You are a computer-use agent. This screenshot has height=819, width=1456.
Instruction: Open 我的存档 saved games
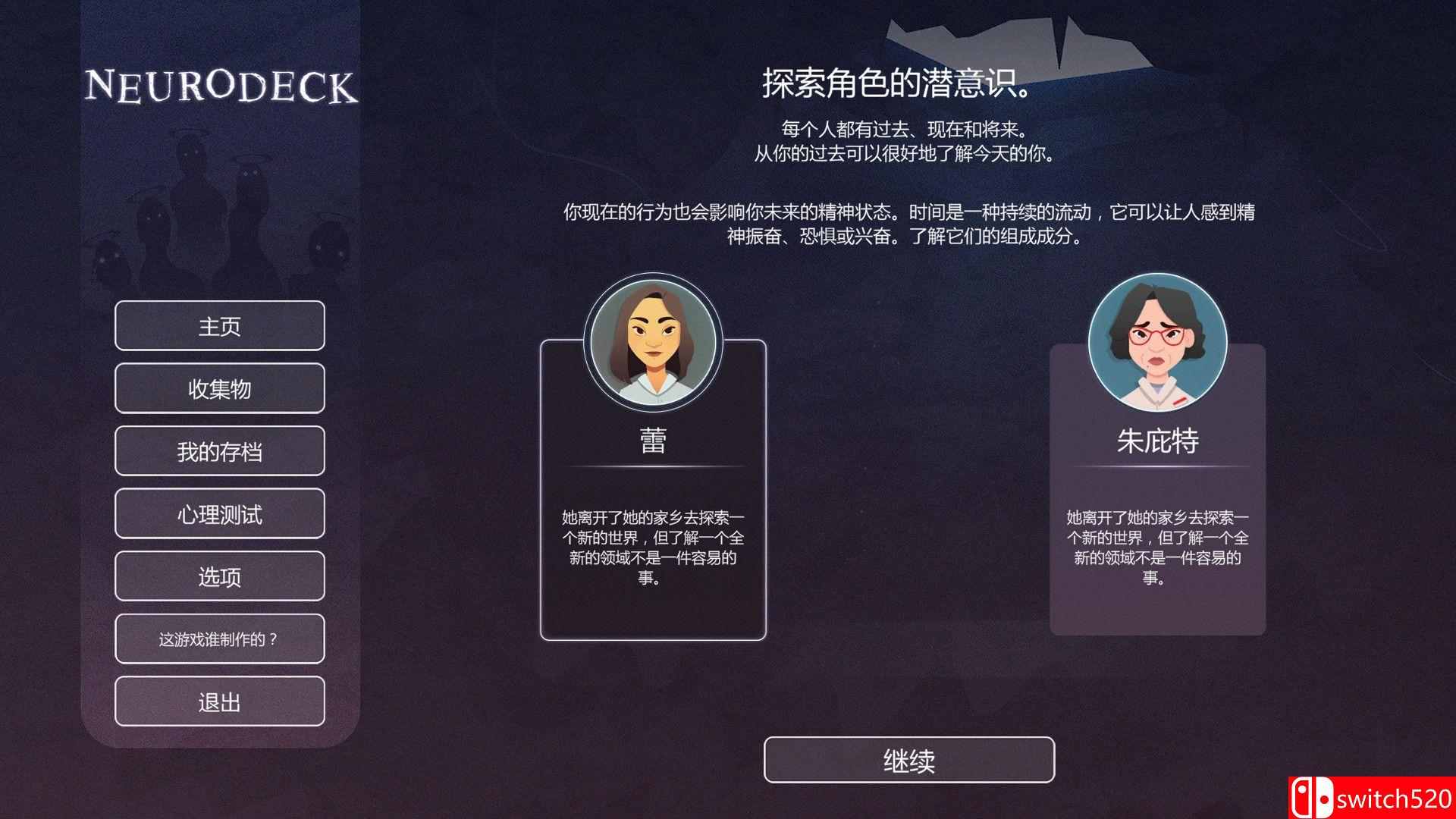point(220,450)
